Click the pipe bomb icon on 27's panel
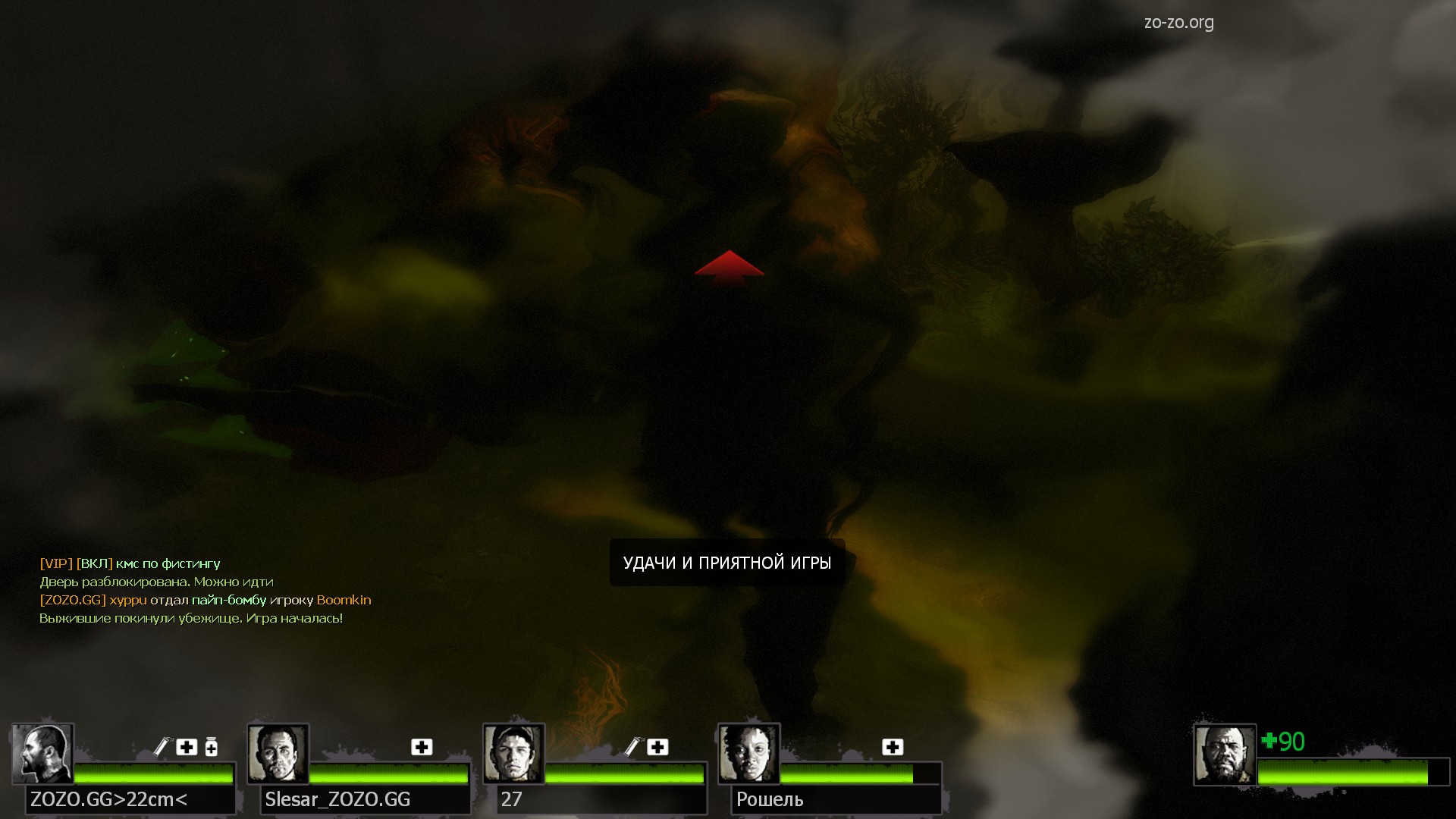The image size is (1456, 819). tap(632, 747)
